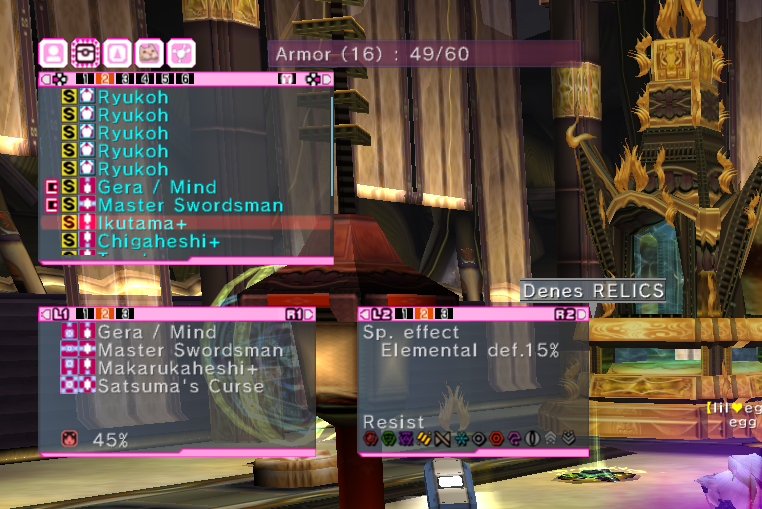Select Ikutama+ in the armor list
Viewport: 762px width, 509px height.
click(x=142, y=223)
